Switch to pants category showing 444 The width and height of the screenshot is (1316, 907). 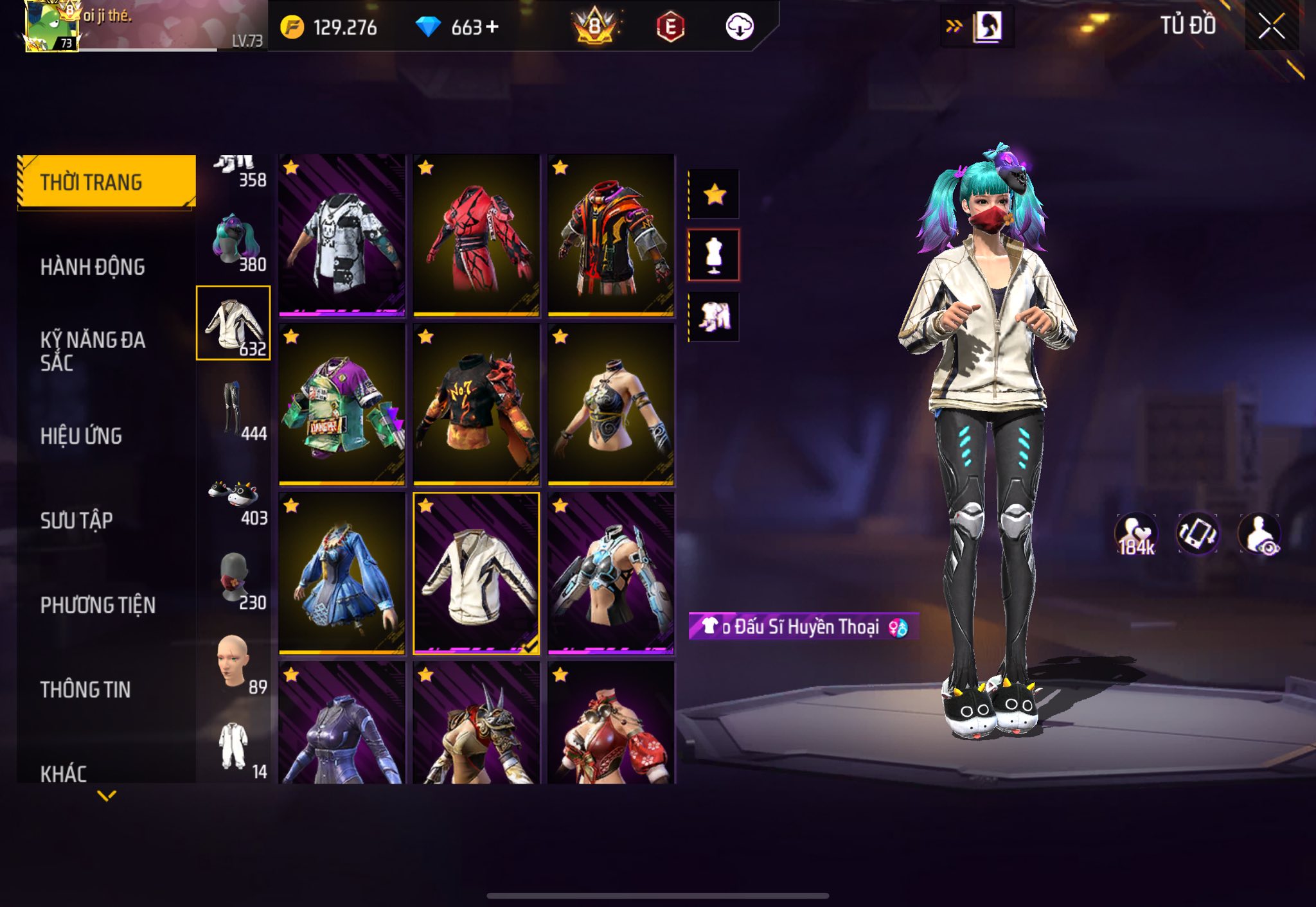[x=234, y=409]
